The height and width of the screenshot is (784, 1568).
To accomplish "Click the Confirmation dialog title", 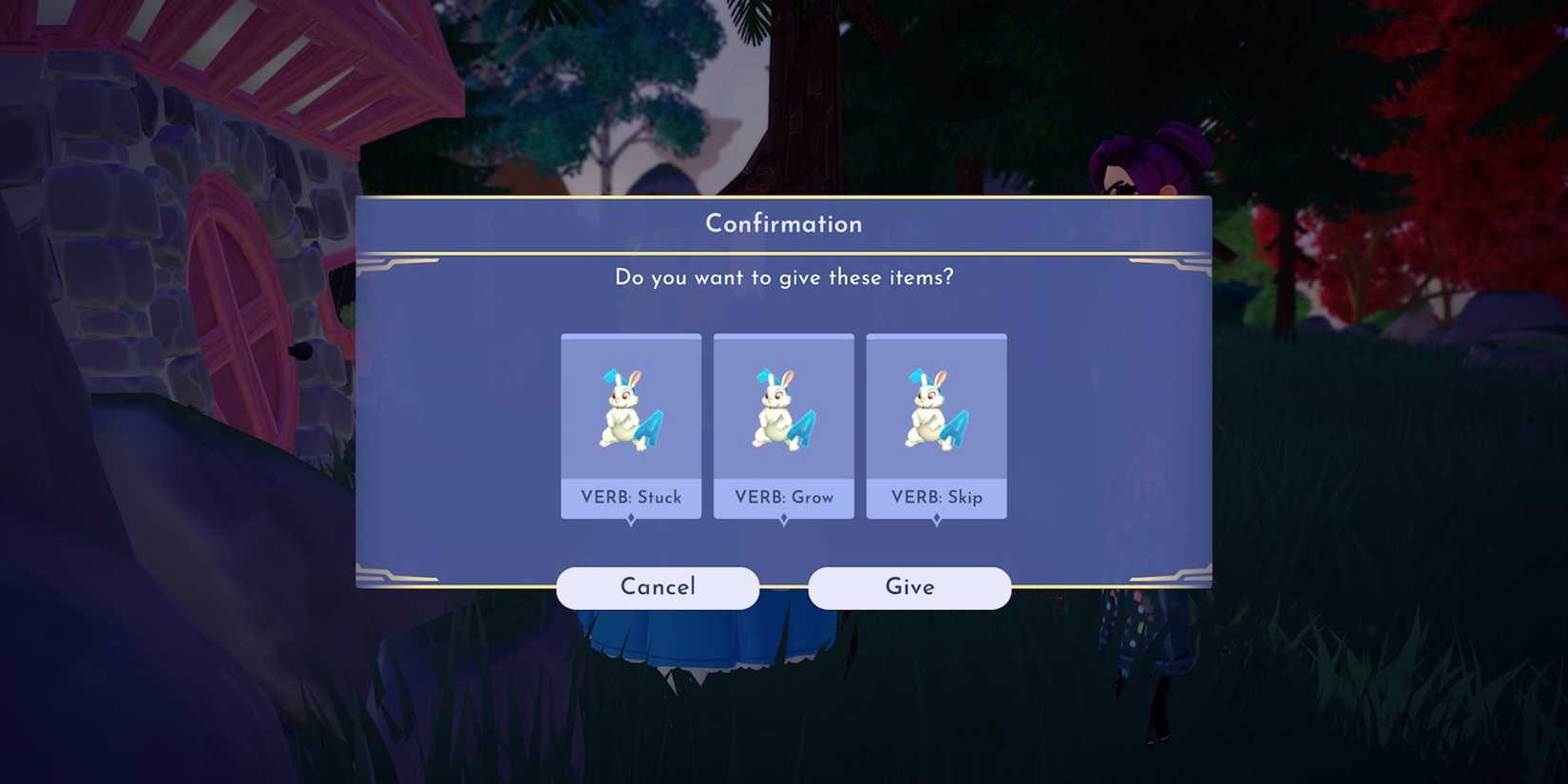I will (783, 223).
